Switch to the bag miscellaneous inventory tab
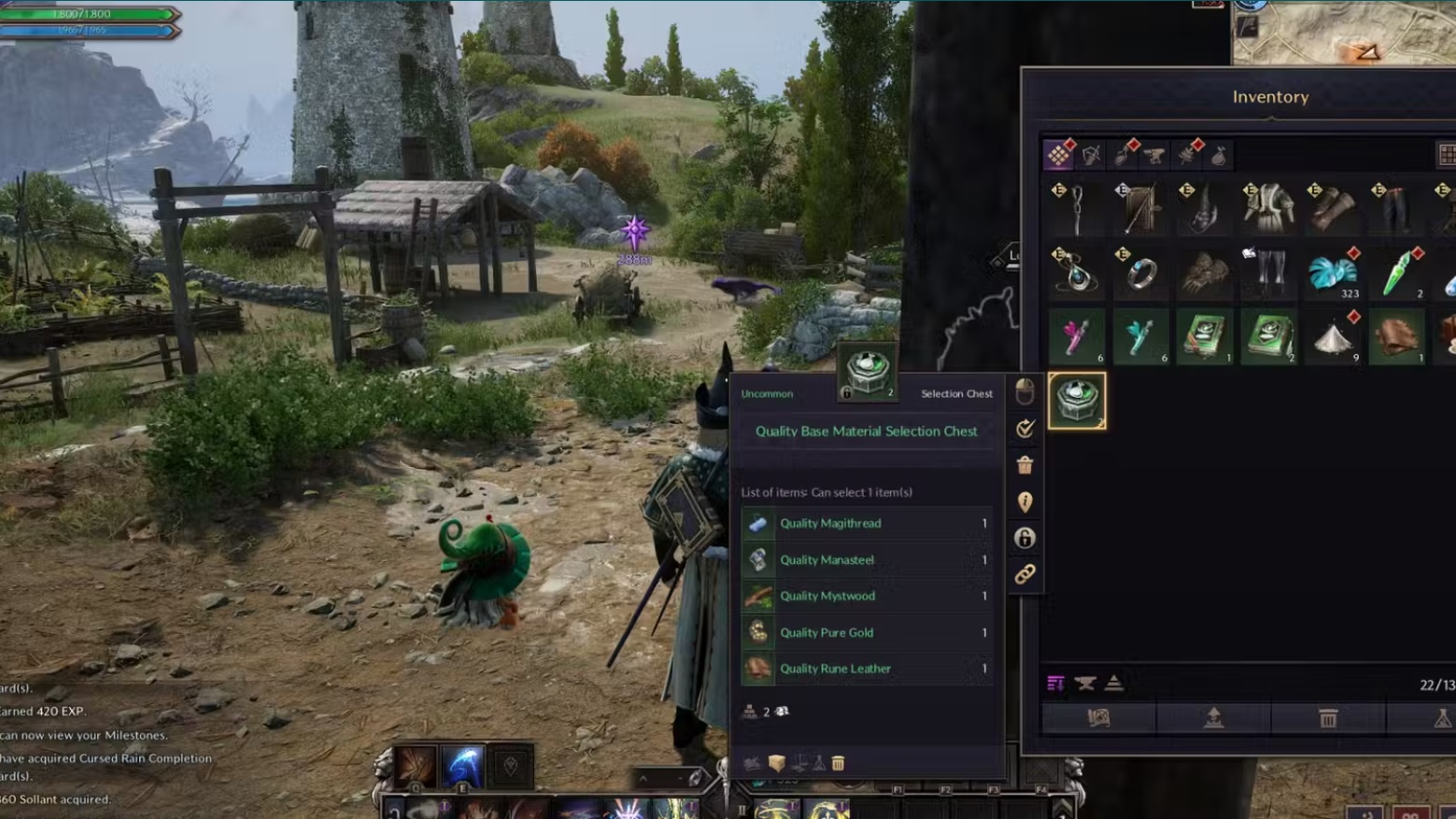 (1220, 156)
